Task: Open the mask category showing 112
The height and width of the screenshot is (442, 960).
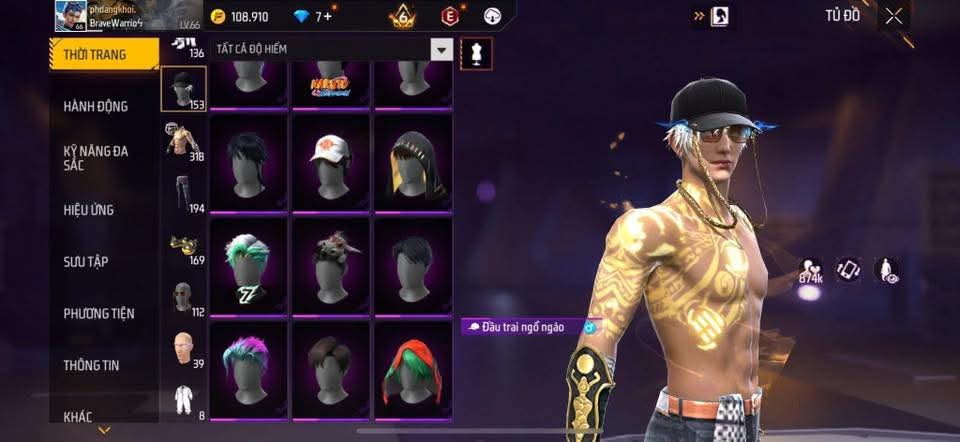Action: click(x=183, y=297)
